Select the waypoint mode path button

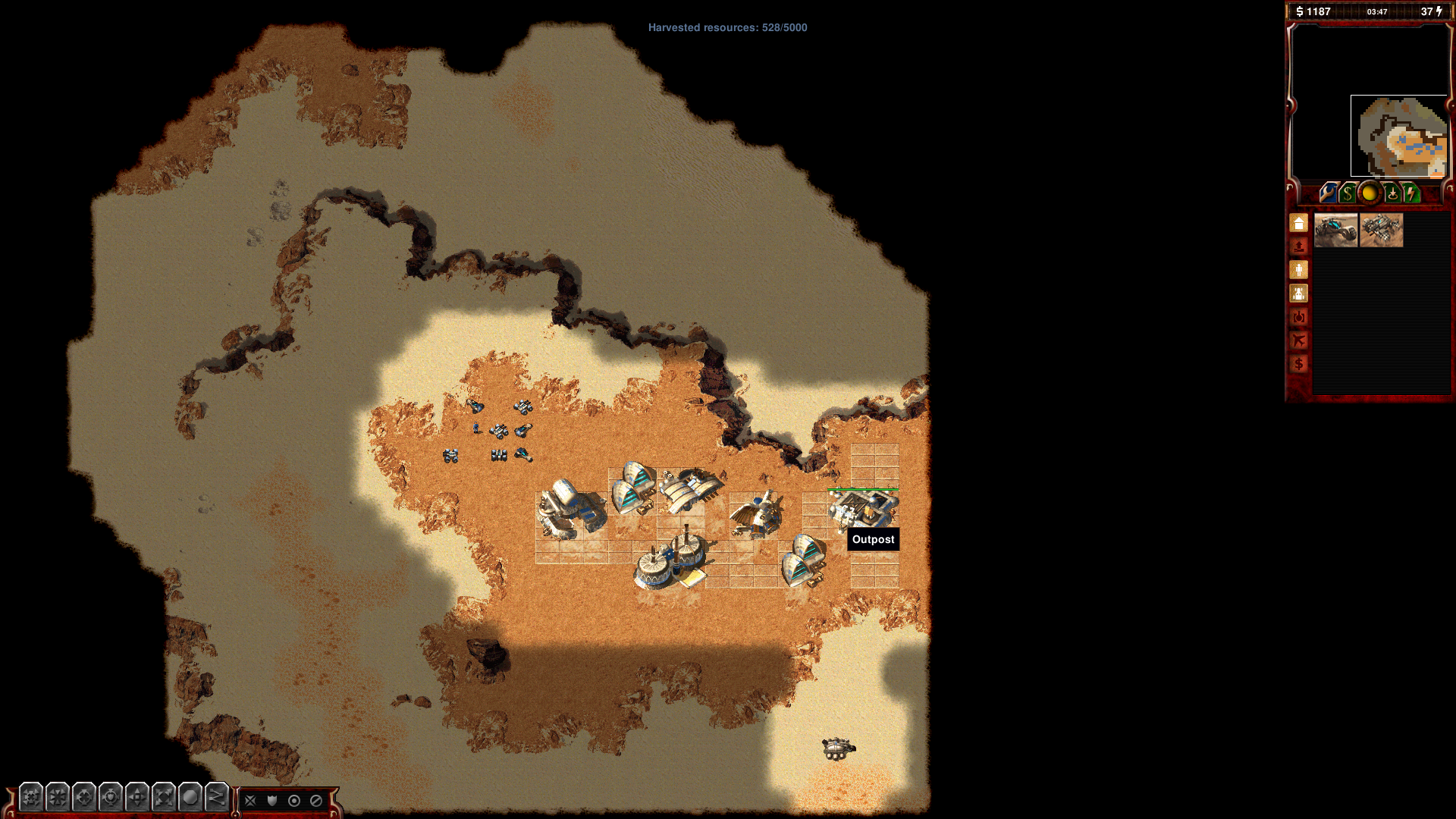[x=217, y=797]
